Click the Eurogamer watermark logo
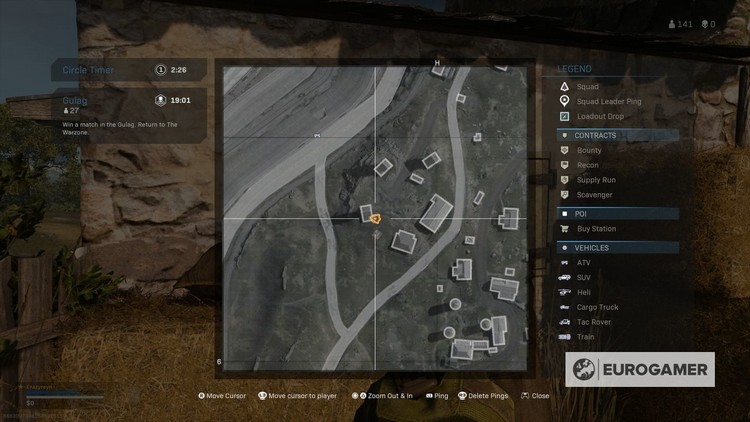The image size is (750, 422). click(640, 369)
